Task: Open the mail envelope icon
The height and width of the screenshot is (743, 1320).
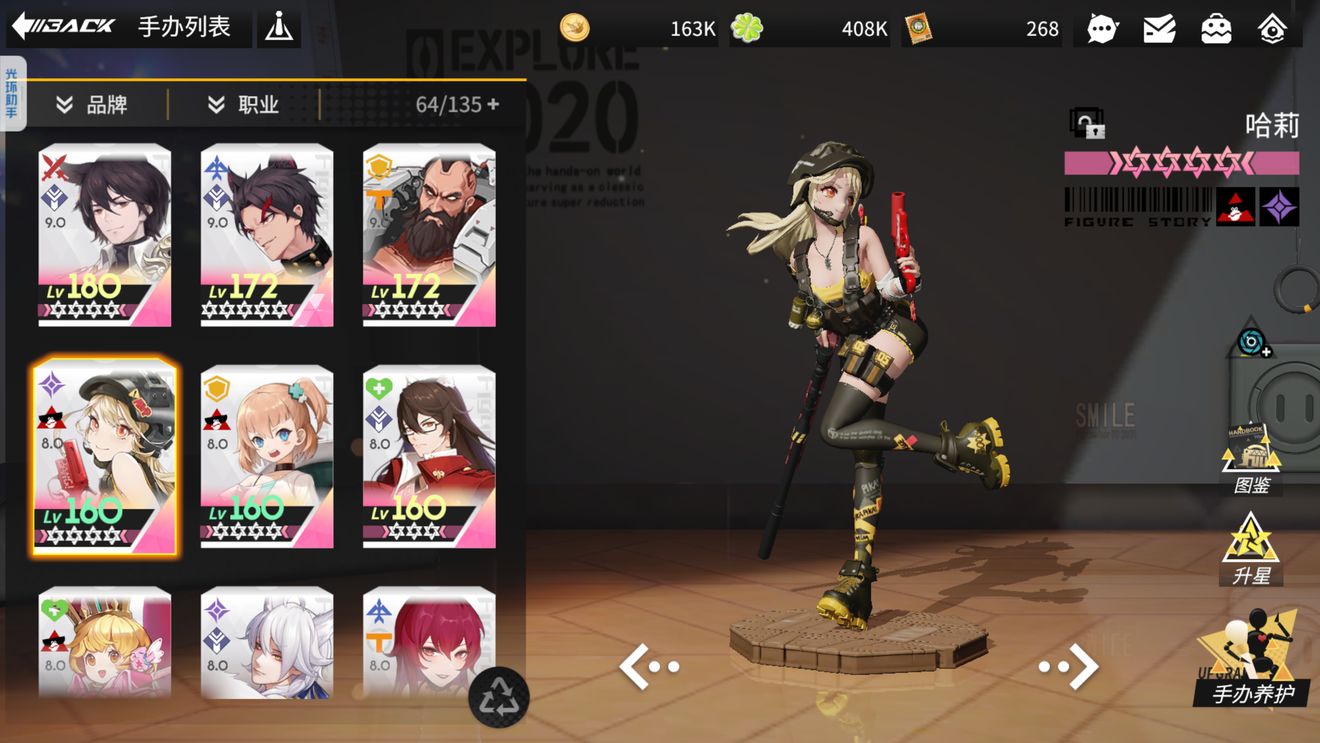Action: pos(1159,29)
